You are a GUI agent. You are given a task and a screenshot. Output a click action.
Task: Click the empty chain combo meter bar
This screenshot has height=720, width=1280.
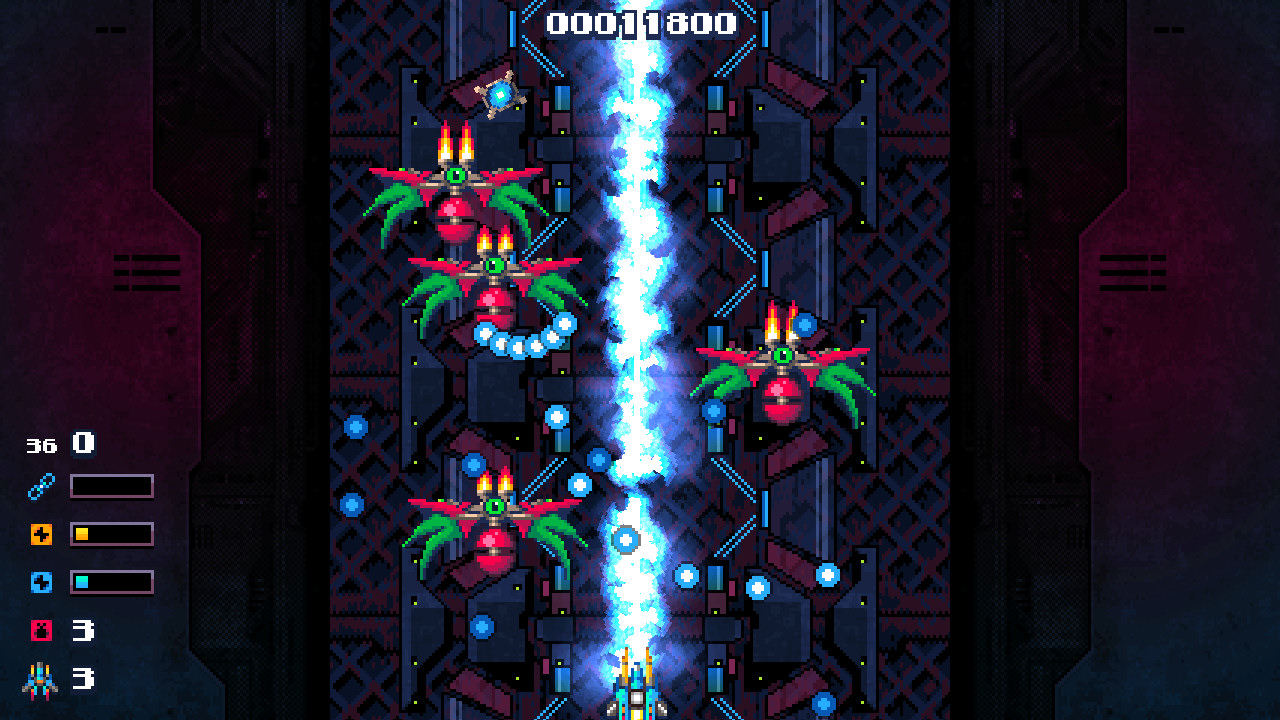pyautogui.click(x=110, y=484)
